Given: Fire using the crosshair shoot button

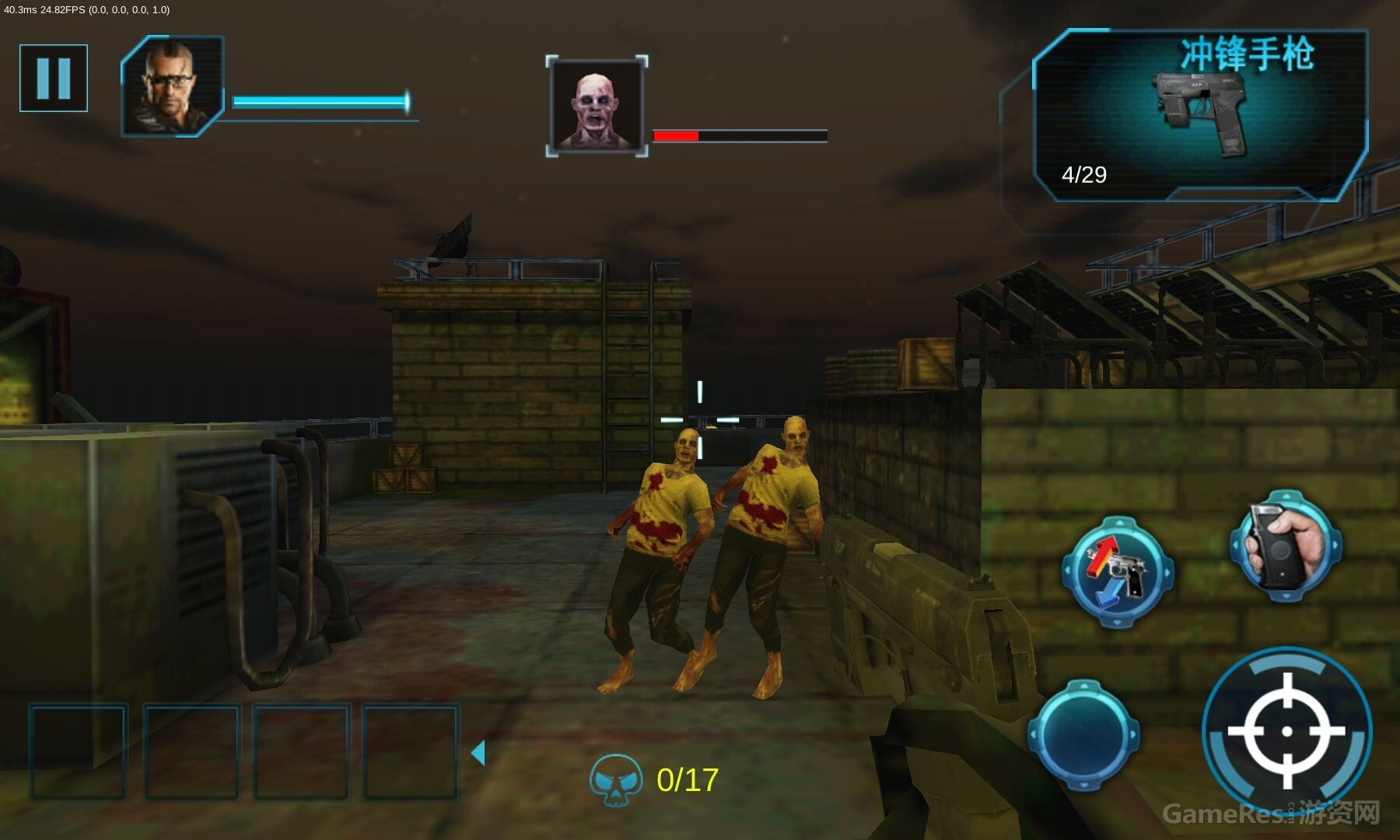Looking at the screenshot, I should click(x=1286, y=731).
